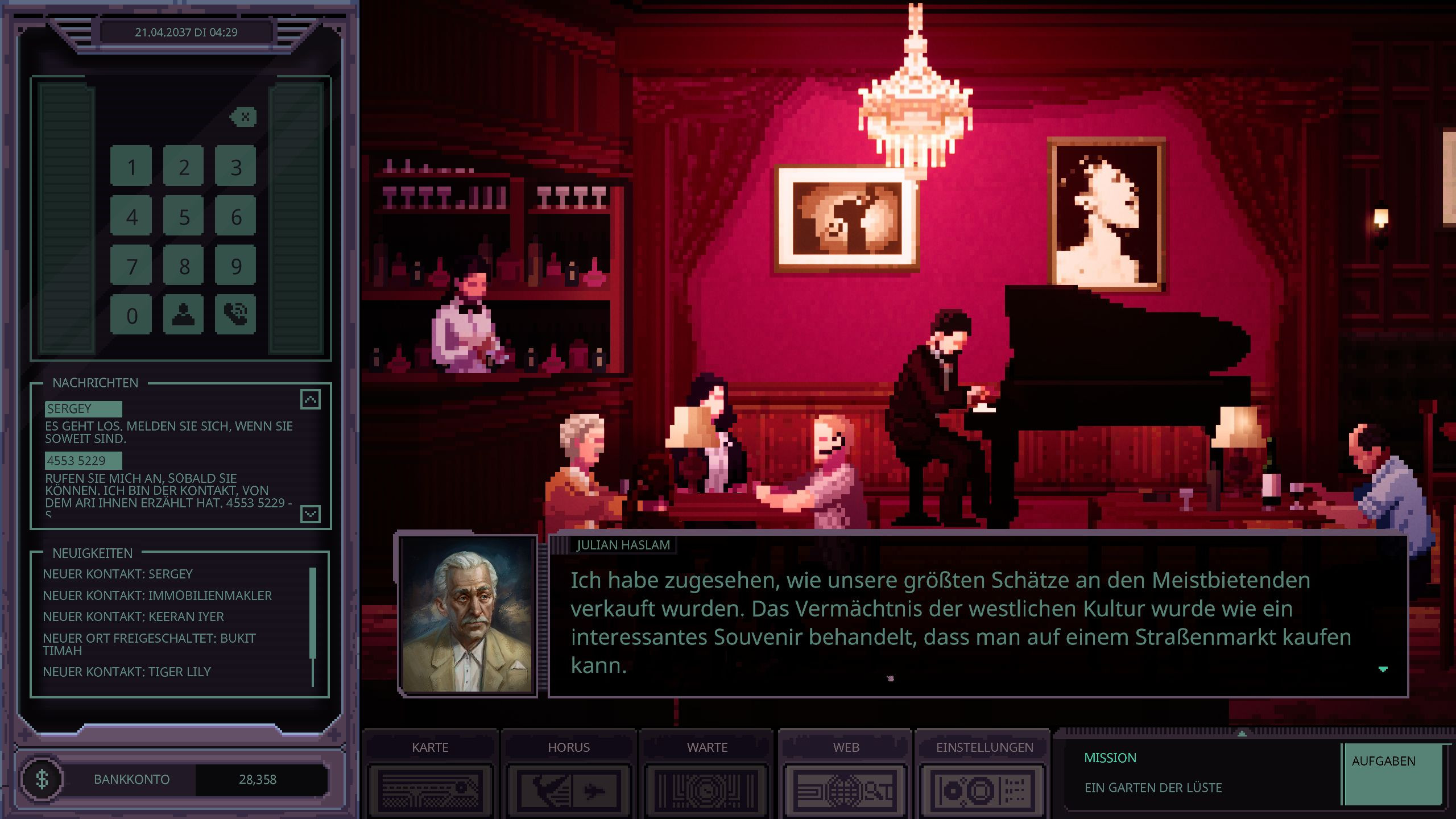
Task: Dial digit 1 on the phone keypad
Action: [x=131, y=167]
